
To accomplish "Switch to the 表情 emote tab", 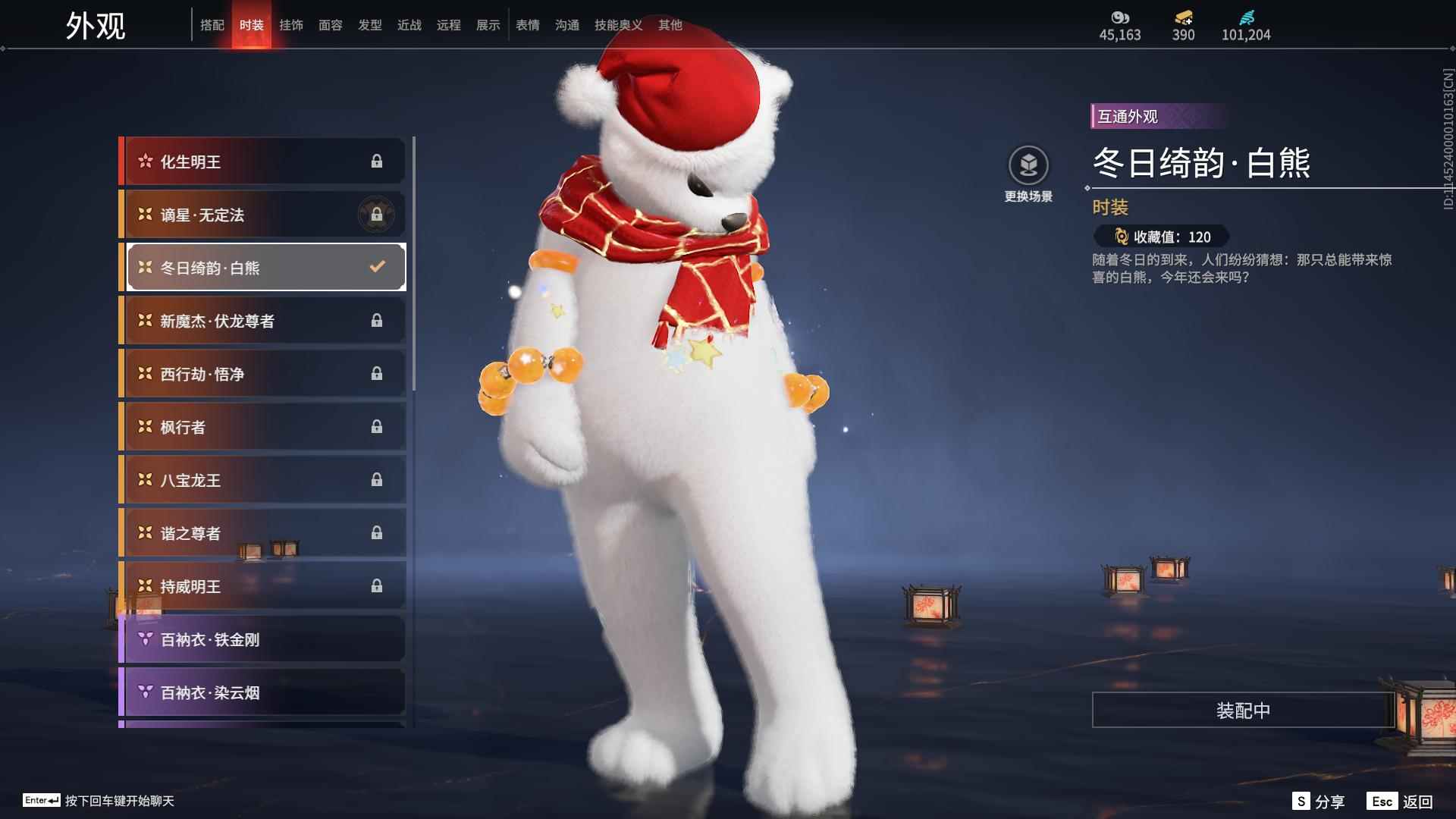I will point(527,25).
